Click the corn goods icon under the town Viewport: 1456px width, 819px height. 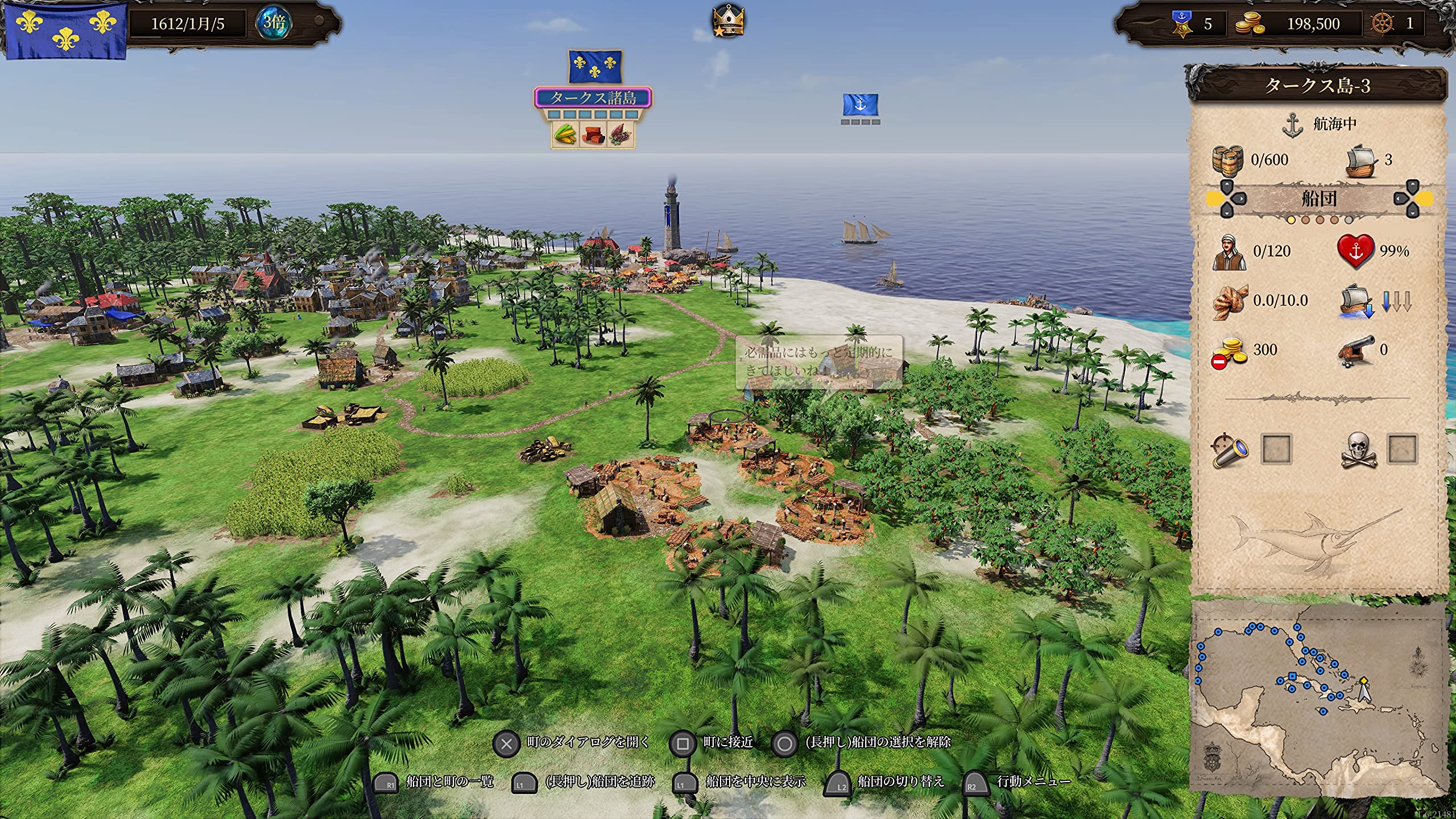pos(565,135)
